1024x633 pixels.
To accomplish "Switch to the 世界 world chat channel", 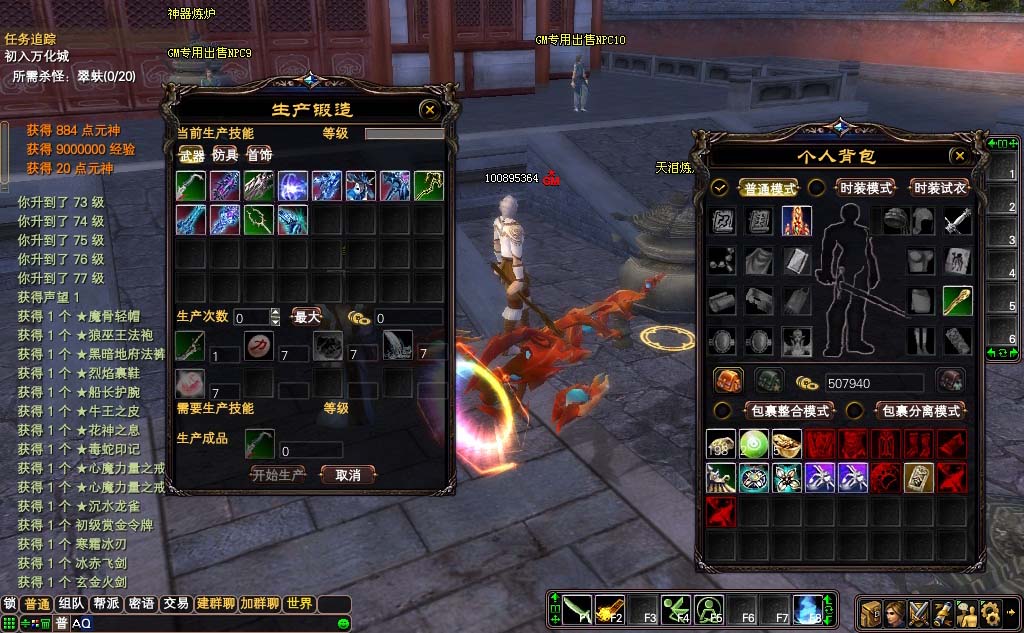I will coord(299,604).
